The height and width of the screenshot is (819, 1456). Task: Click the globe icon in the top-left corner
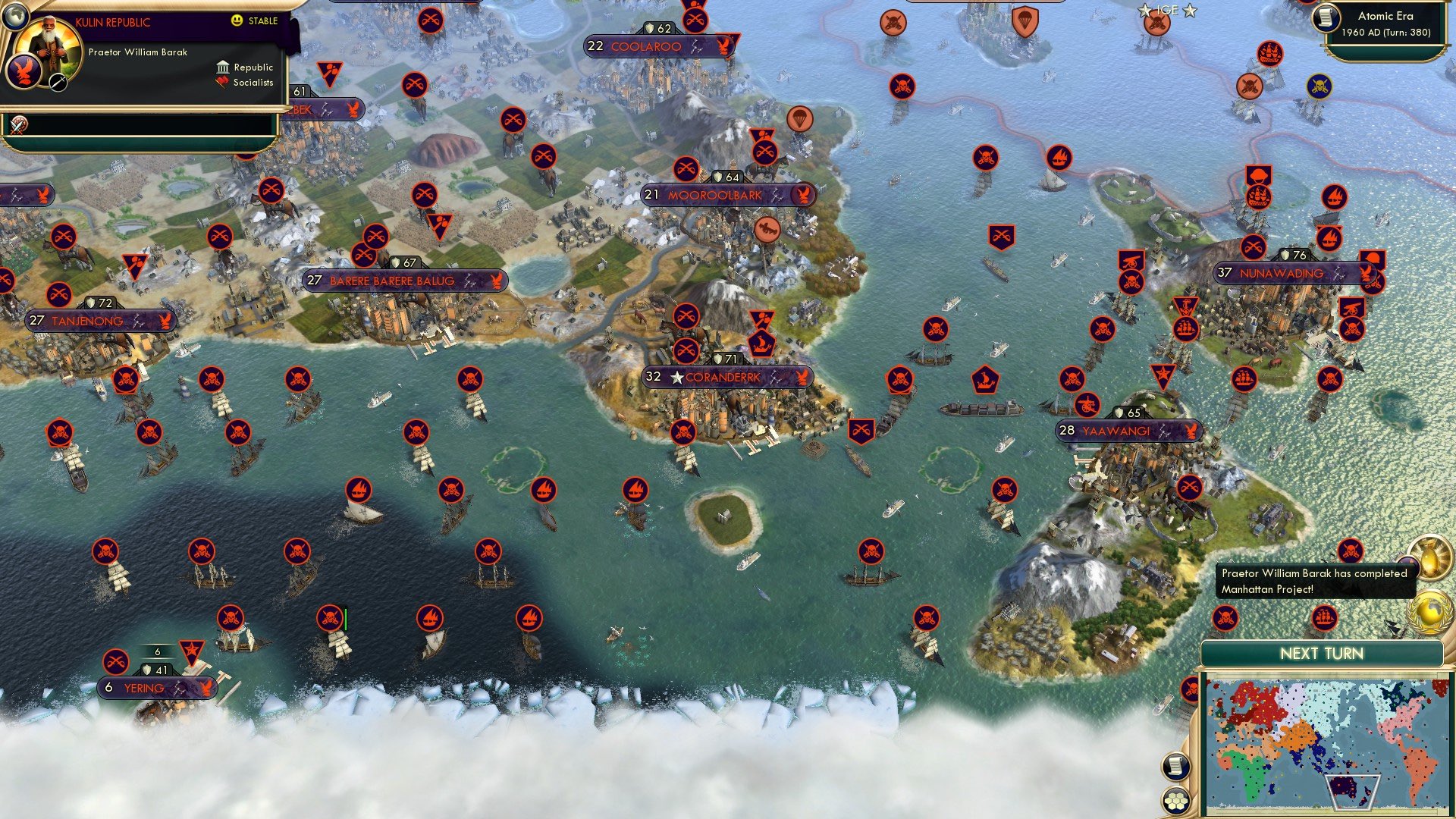pyautogui.click(x=15, y=16)
